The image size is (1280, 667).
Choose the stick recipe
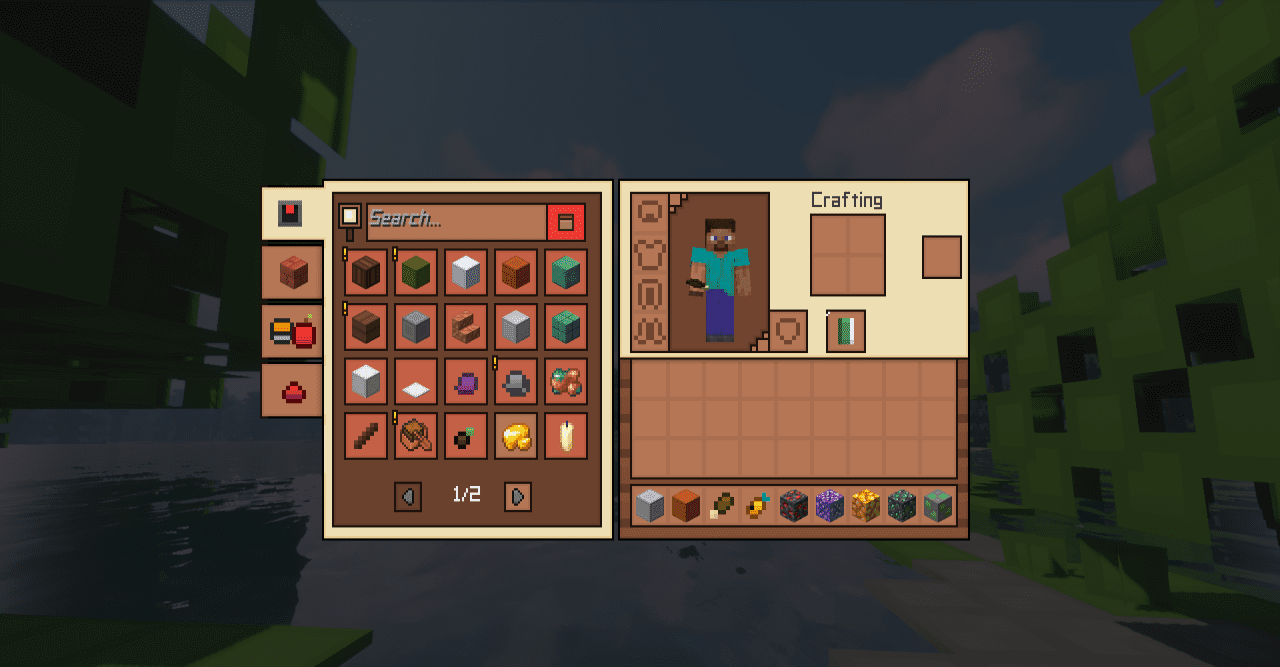[x=366, y=437]
